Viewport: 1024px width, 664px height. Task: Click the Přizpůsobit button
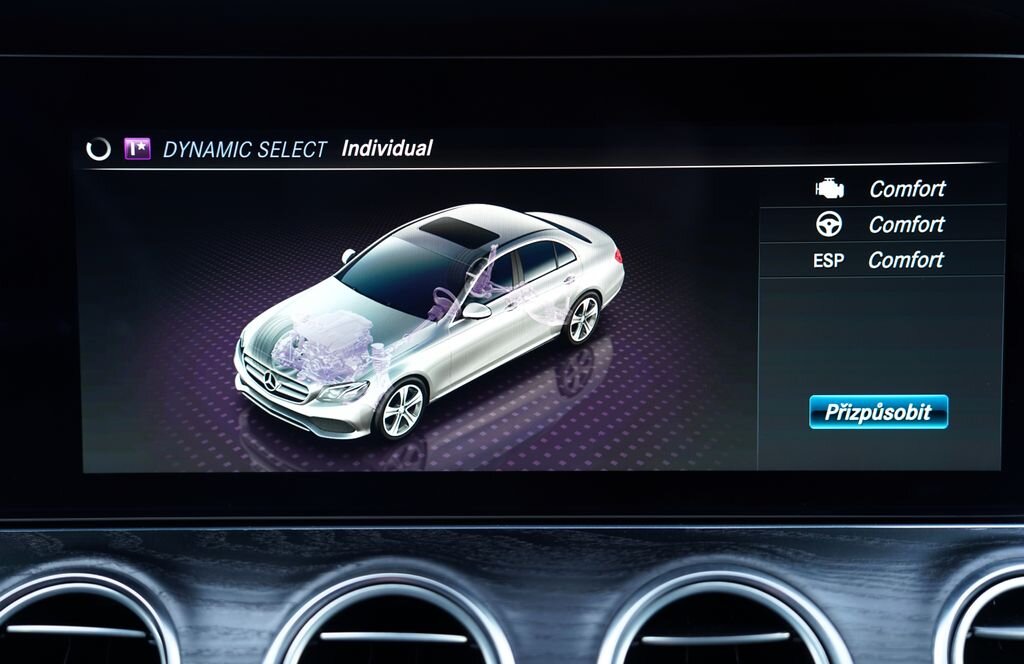click(878, 412)
